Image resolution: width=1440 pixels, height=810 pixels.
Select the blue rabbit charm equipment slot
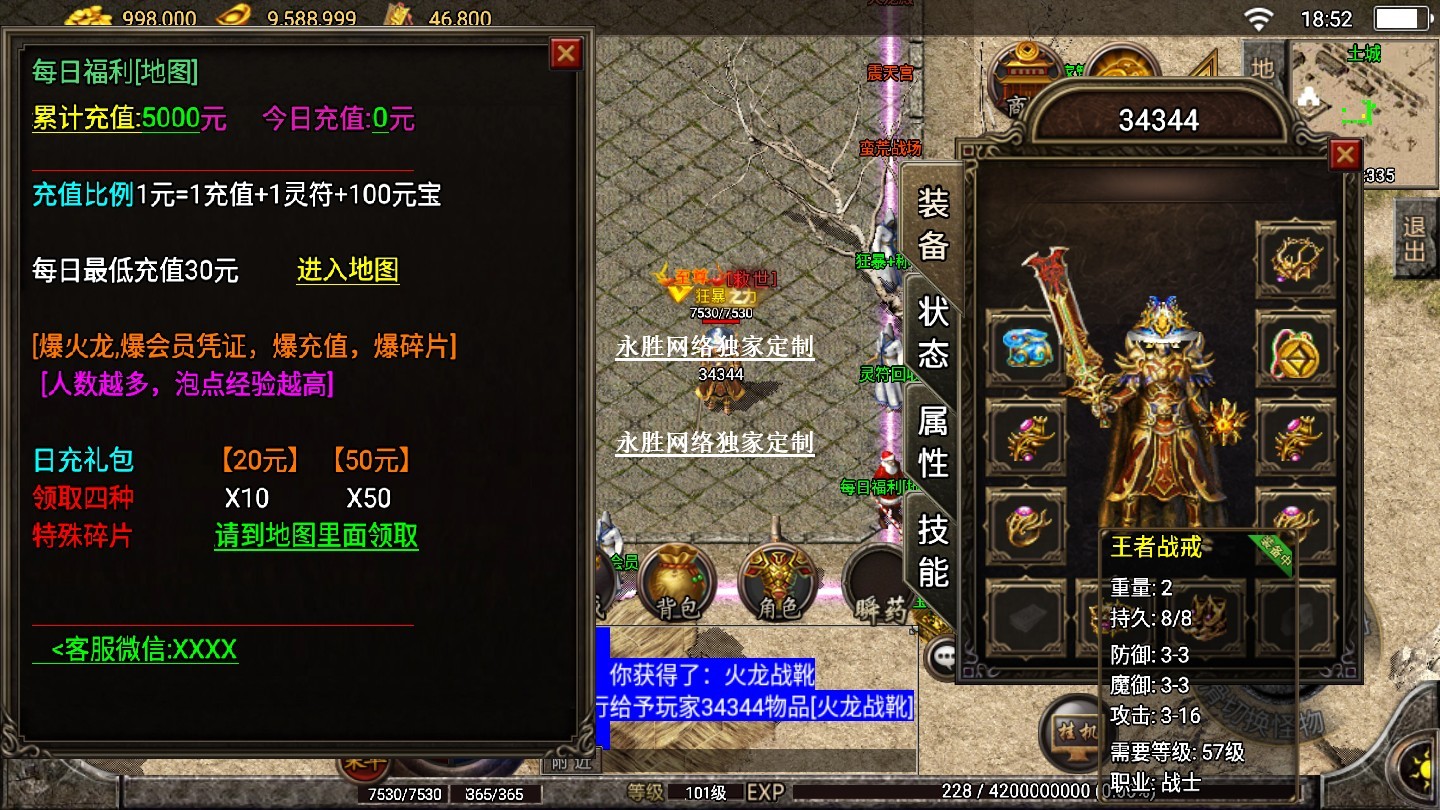pos(1024,347)
